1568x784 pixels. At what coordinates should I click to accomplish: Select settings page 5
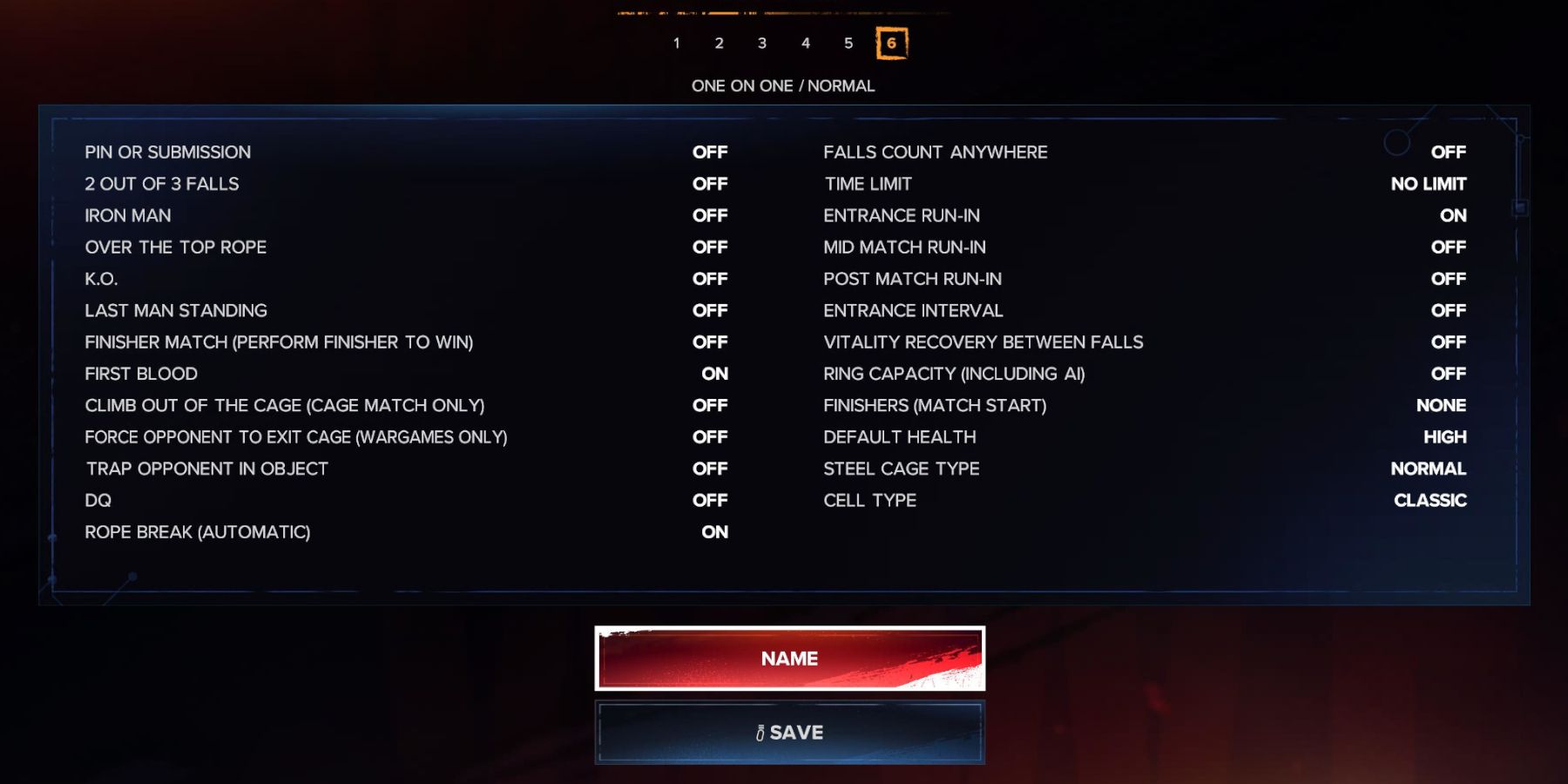tap(848, 43)
